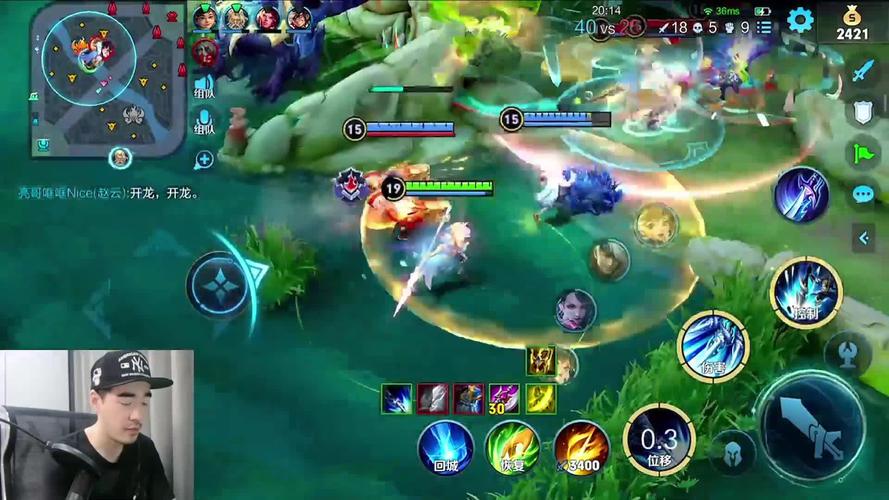889x500 pixels.
Task: Open the chat bubble quick messages
Action: click(863, 194)
